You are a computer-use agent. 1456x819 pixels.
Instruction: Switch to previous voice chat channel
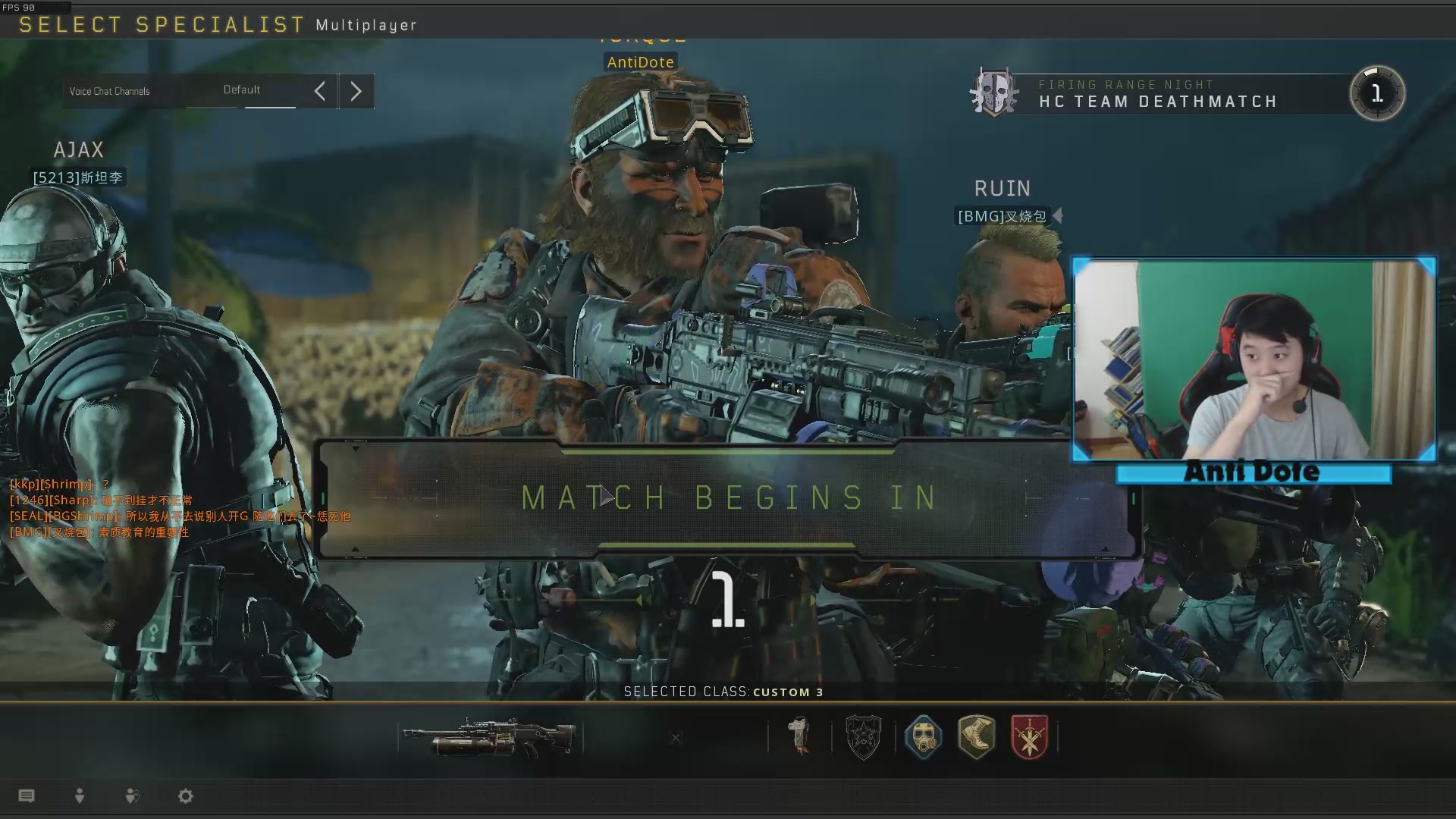[320, 92]
